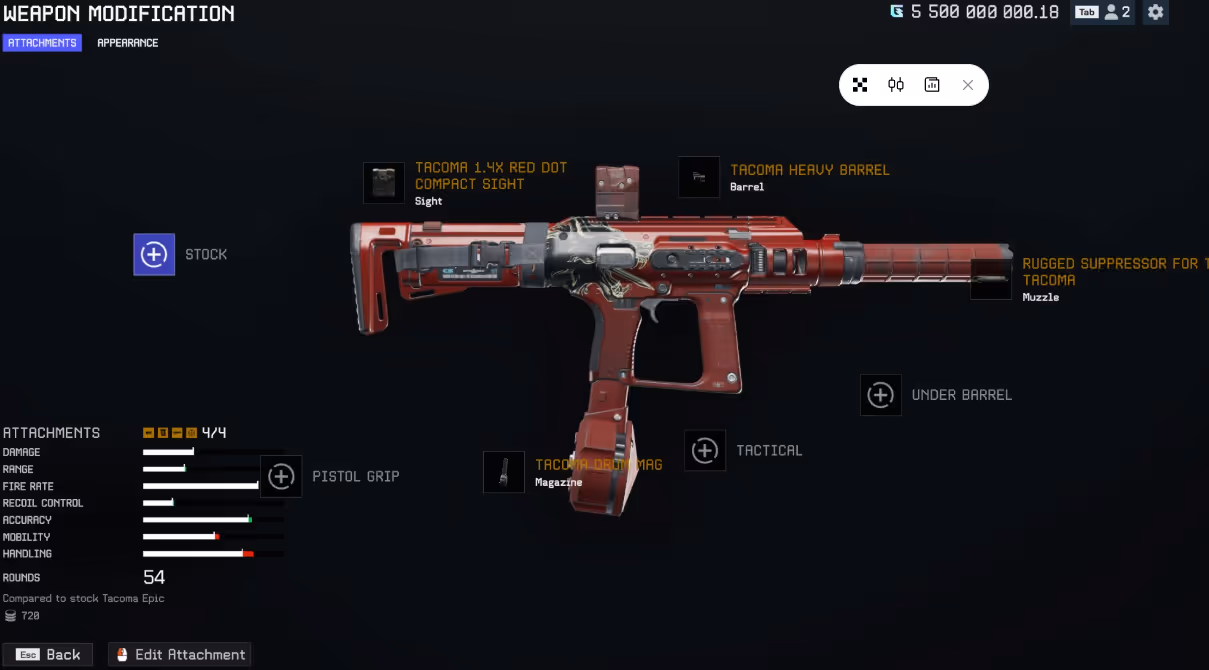The height and width of the screenshot is (670, 1209).
Task: Open the Pistol Grip attachment slot
Action: coord(281,476)
